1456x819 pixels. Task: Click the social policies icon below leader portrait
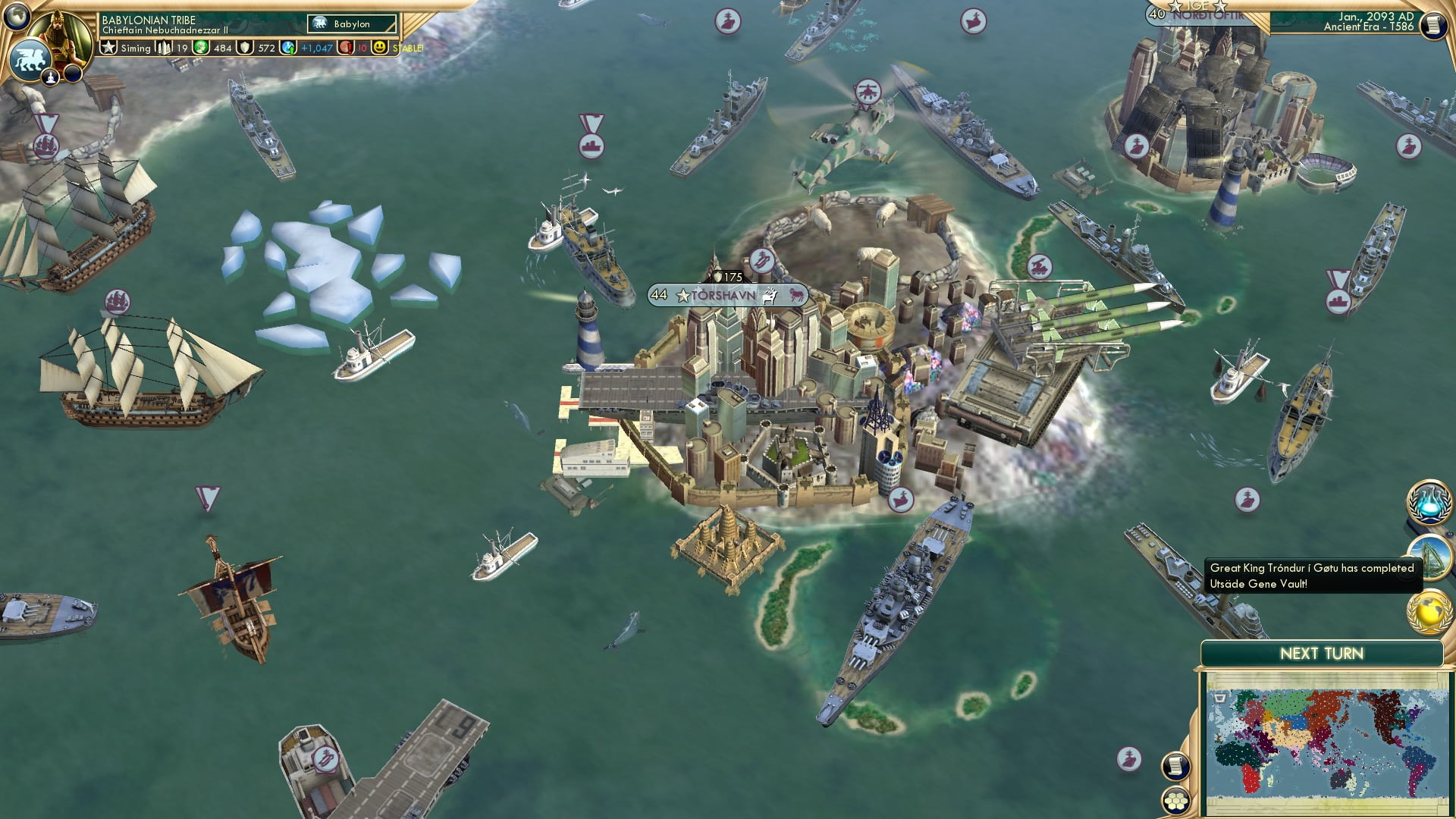click(51, 78)
